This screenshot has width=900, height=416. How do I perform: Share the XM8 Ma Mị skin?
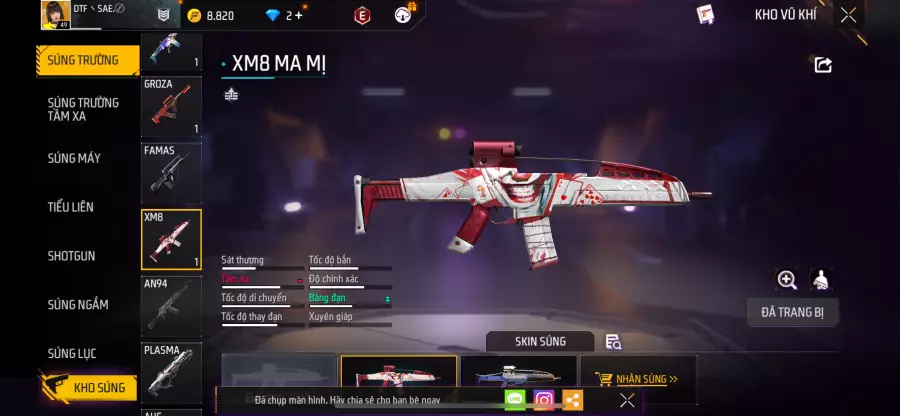coord(823,65)
